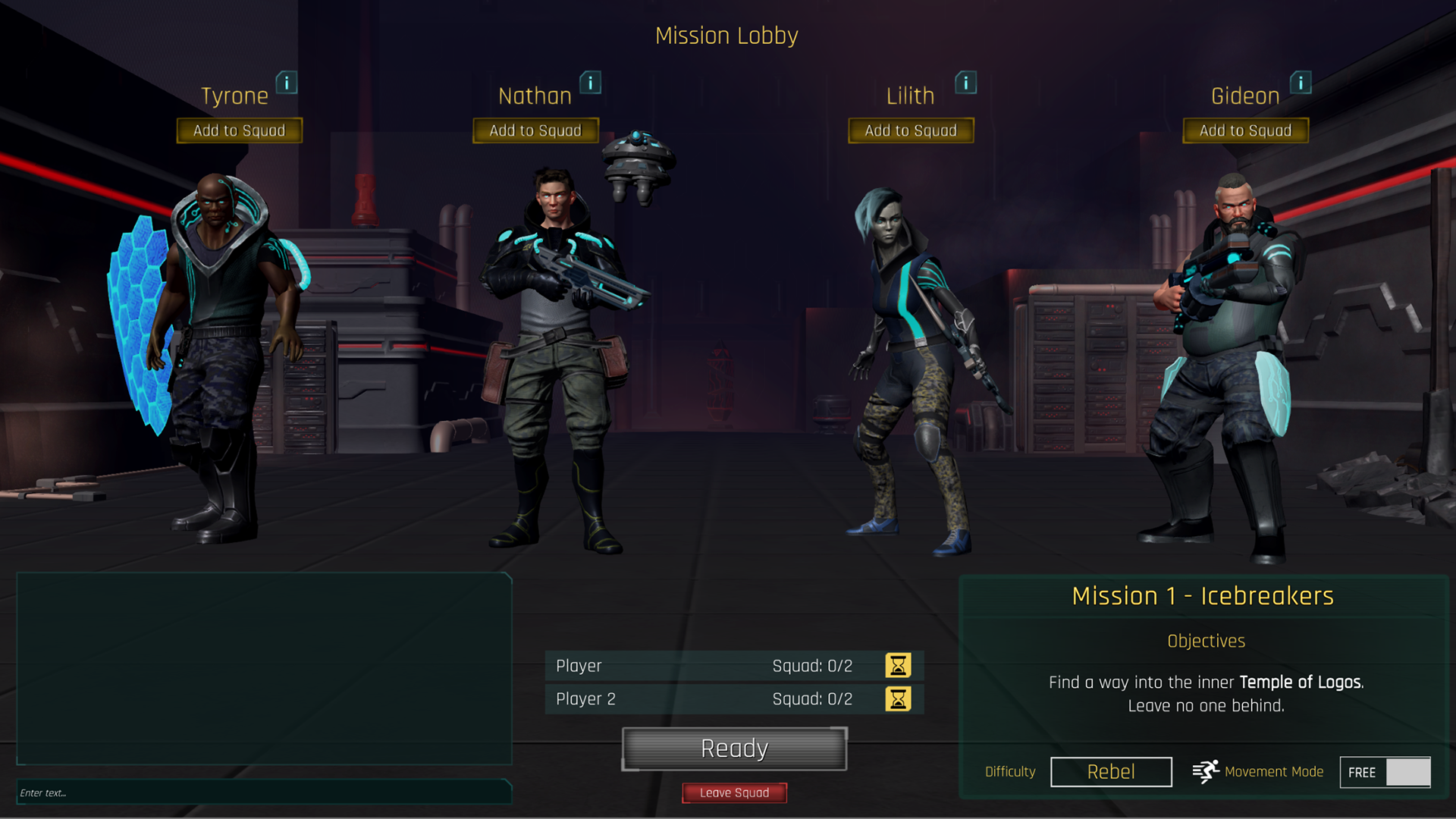View Lilith's info icon
The height and width of the screenshot is (819, 1456).
965,83
